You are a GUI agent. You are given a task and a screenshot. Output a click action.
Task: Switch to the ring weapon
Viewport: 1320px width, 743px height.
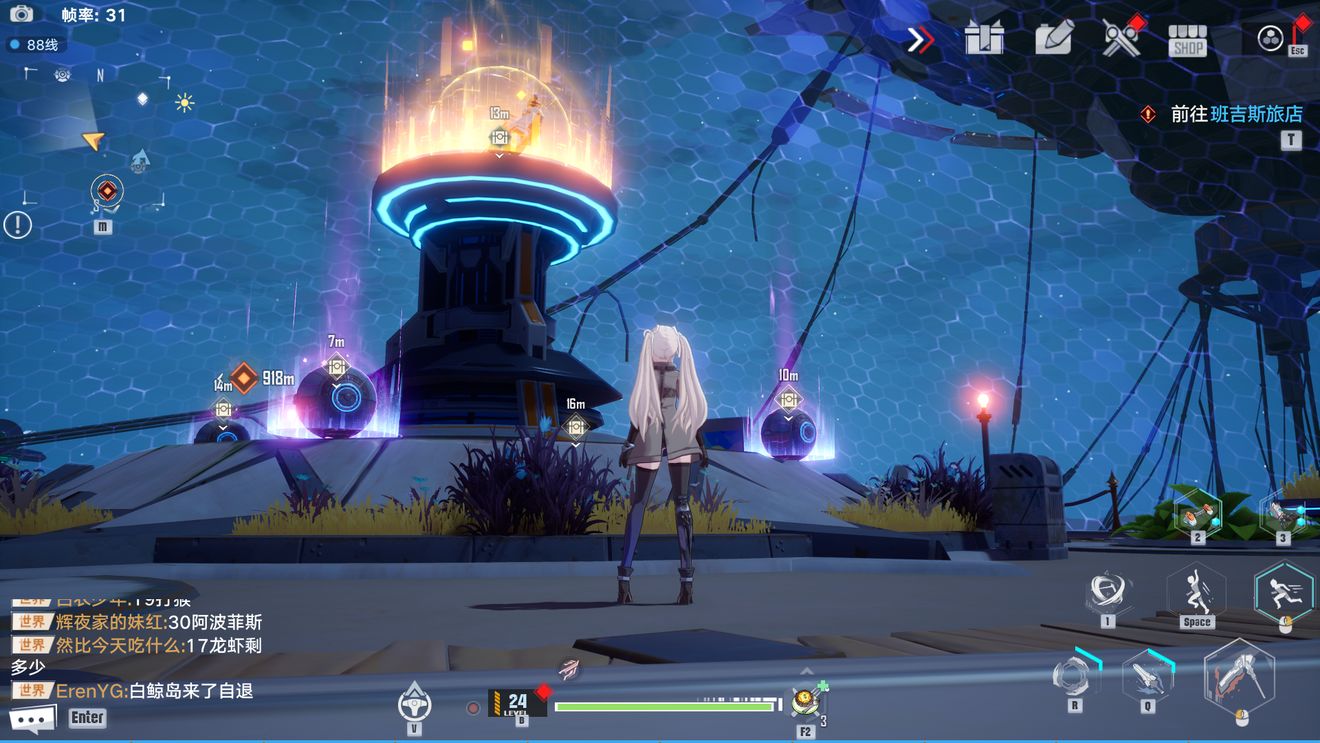(x=1075, y=673)
